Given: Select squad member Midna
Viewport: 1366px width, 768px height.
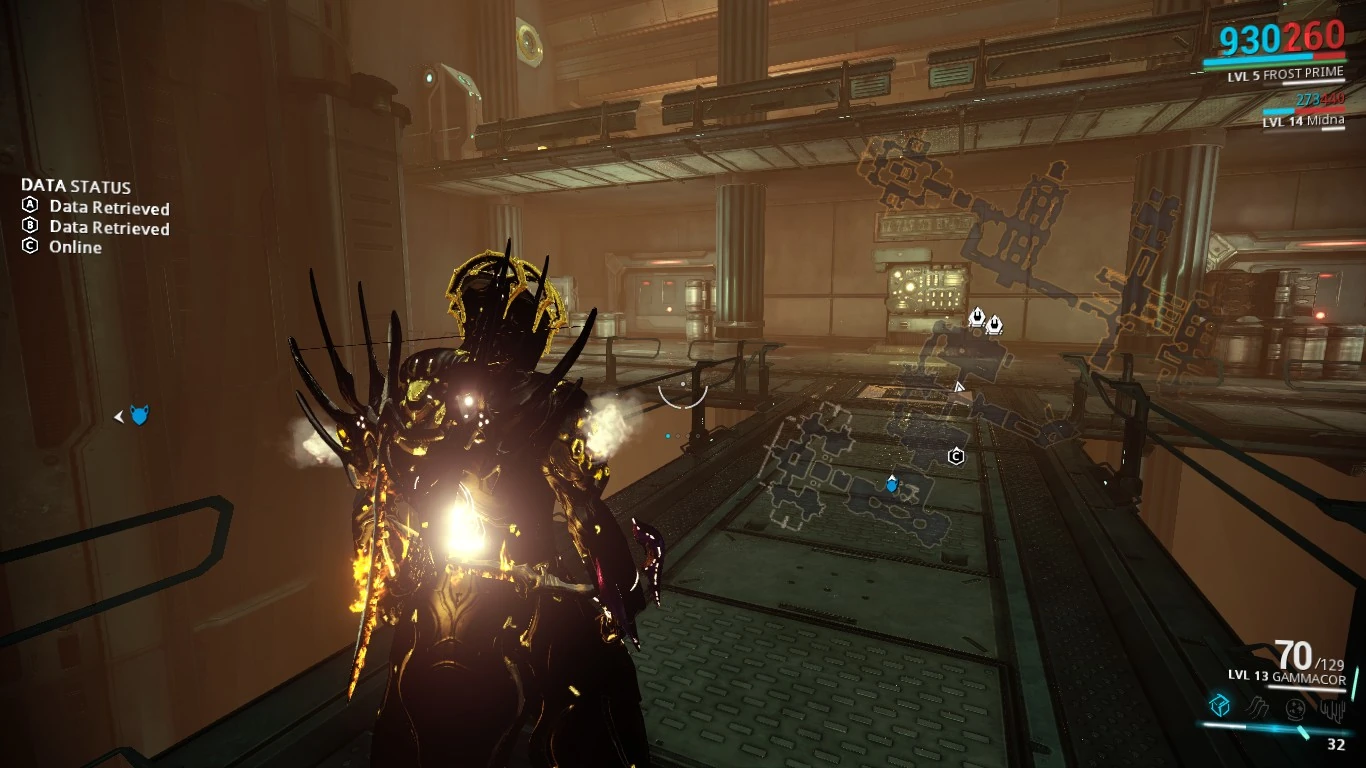Looking at the screenshot, I should click(1302, 122).
